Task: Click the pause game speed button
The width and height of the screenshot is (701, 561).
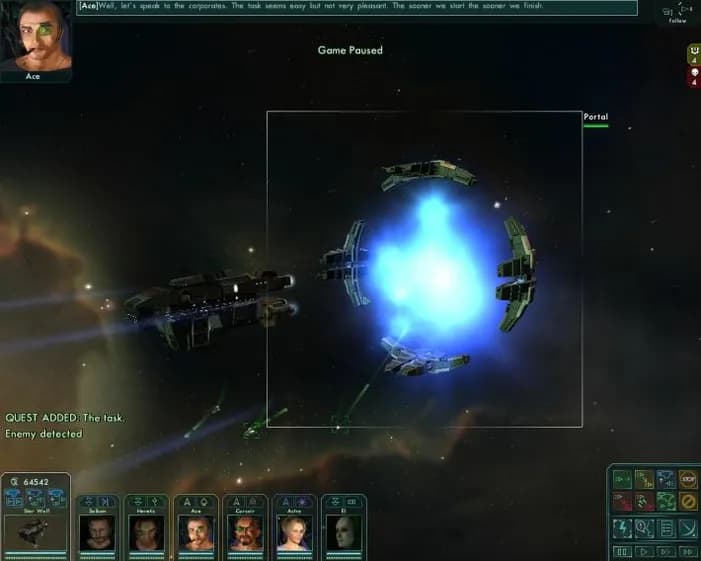Action: (x=621, y=551)
